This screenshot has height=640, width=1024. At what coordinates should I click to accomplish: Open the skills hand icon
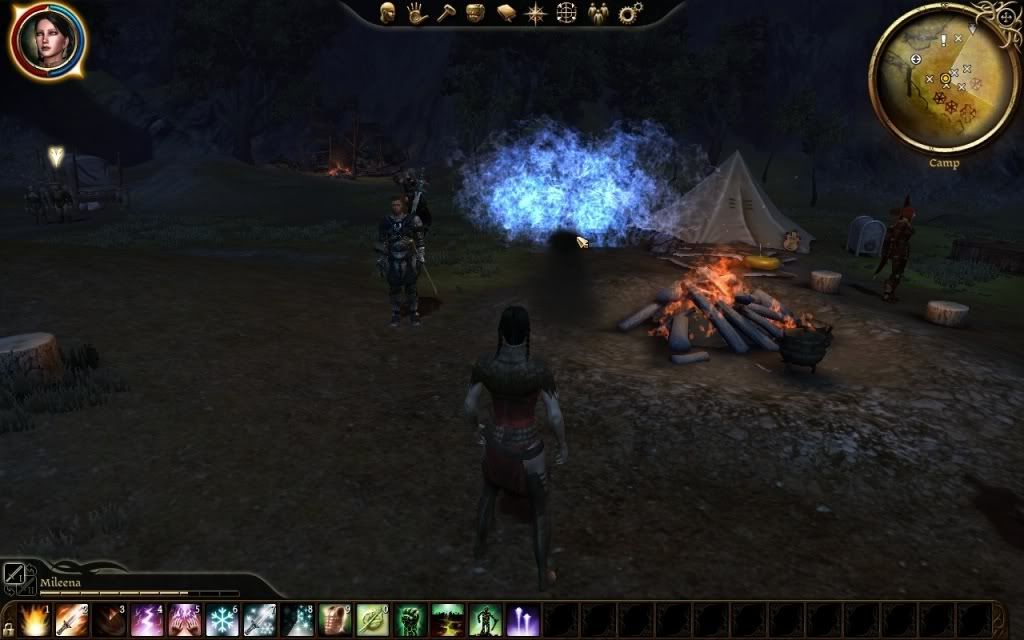417,12
